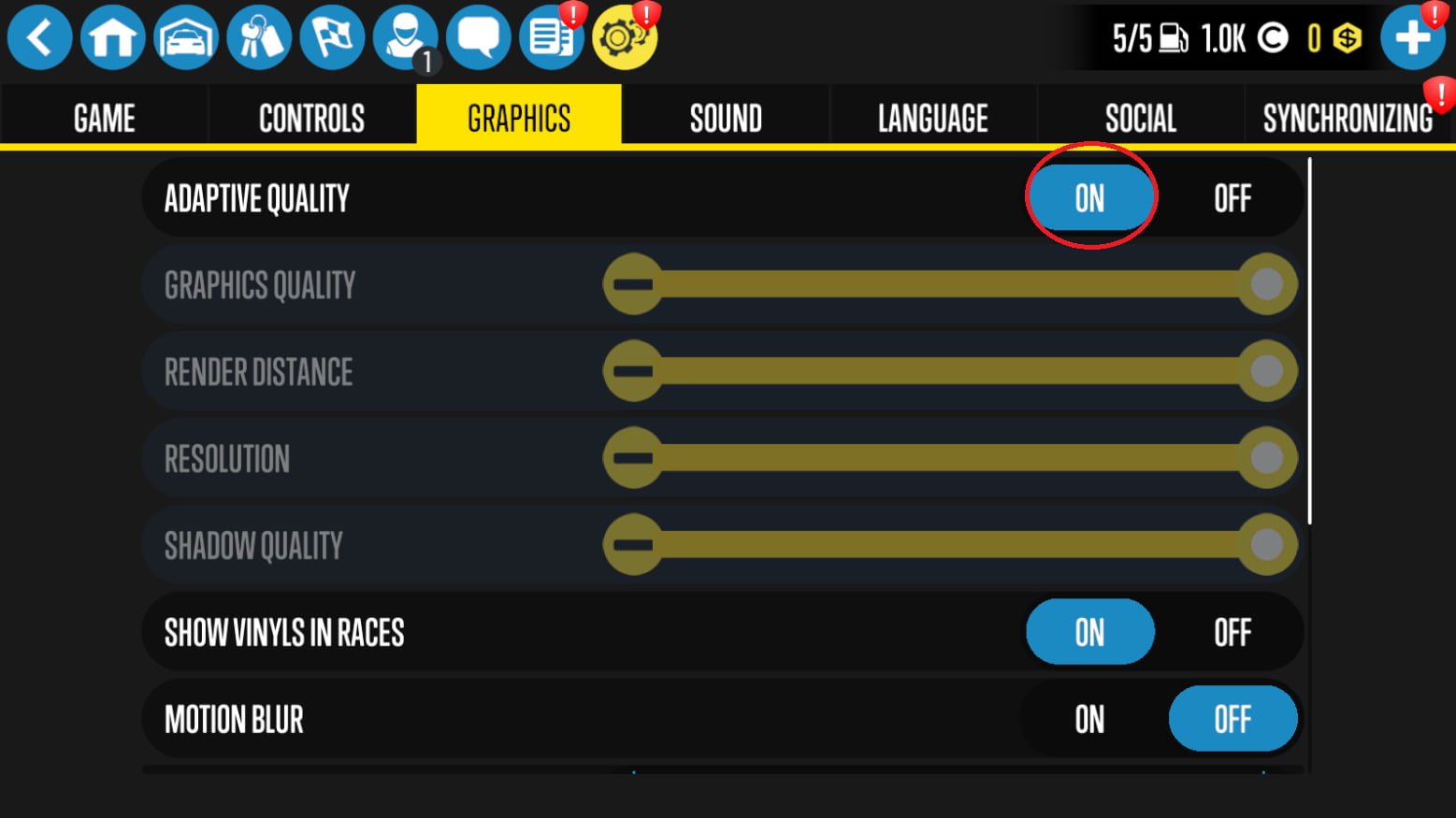
Task: Turn Adaptive Quality off
Action: [x=1233, y=198]
